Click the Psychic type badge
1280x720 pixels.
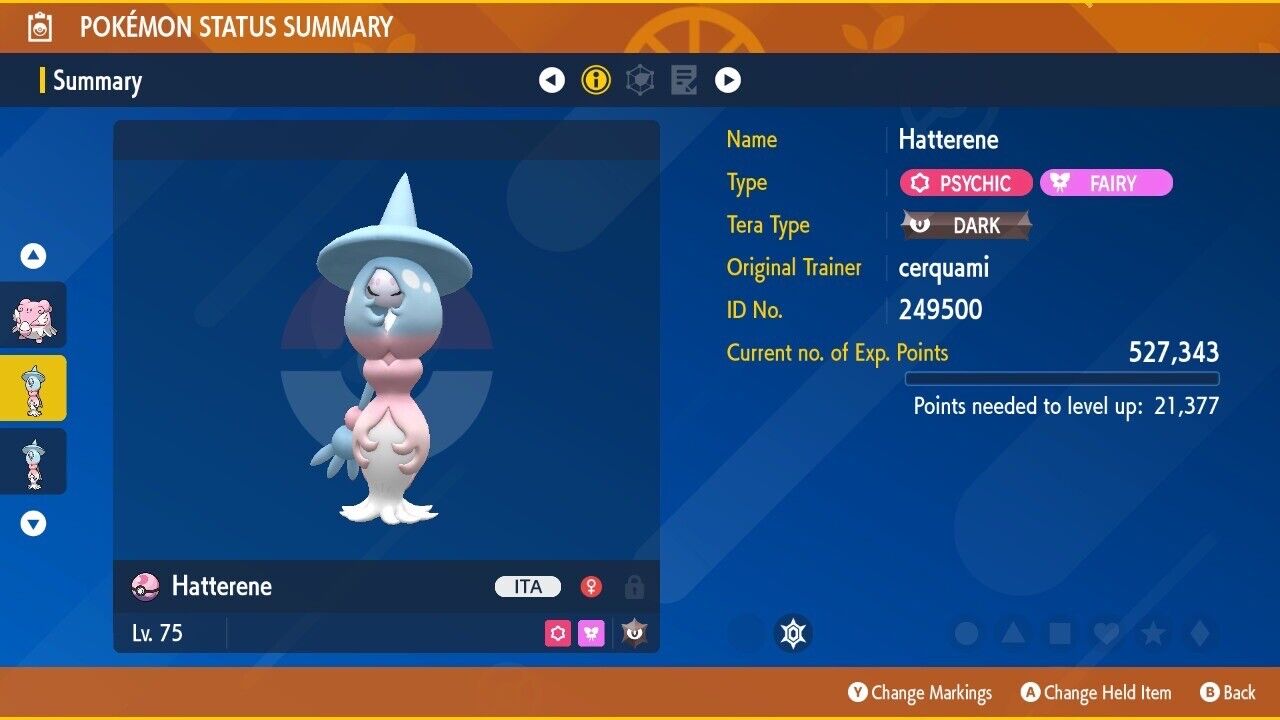coord(966,183)
